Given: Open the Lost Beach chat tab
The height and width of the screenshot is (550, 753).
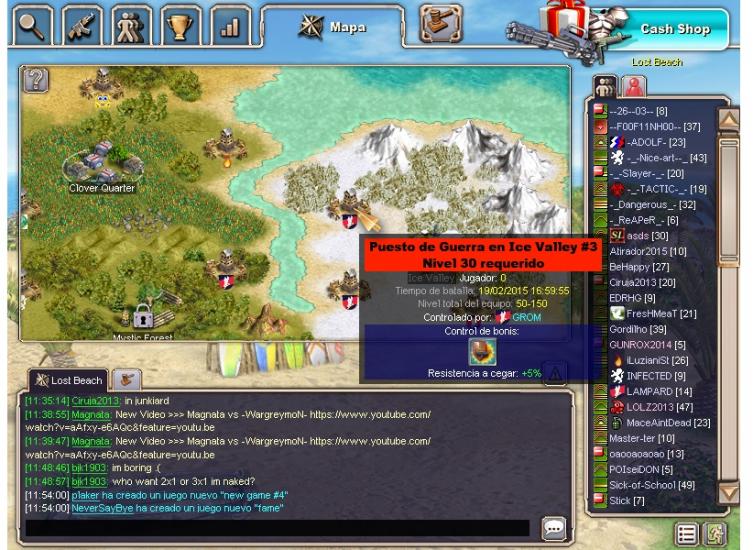Looking at the screenshot, I should point(68,380).
